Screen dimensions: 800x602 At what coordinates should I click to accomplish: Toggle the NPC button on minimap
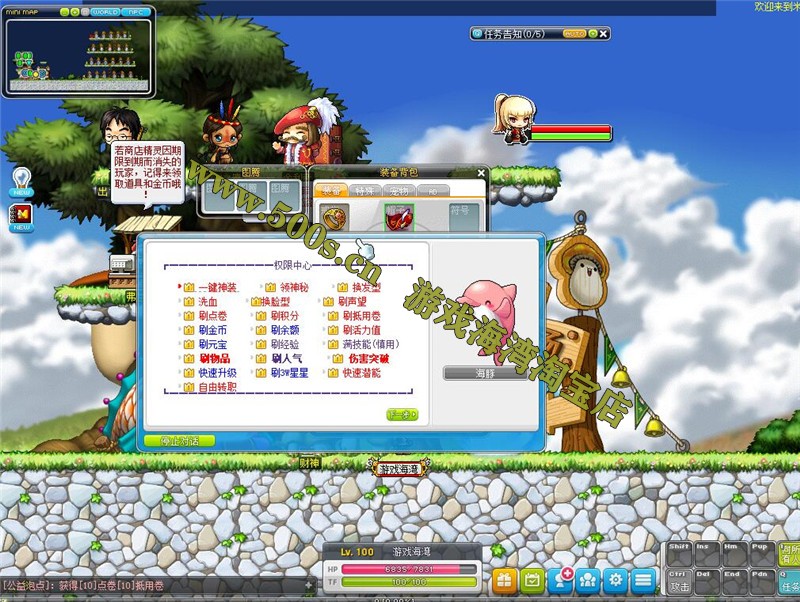point(134,12)
